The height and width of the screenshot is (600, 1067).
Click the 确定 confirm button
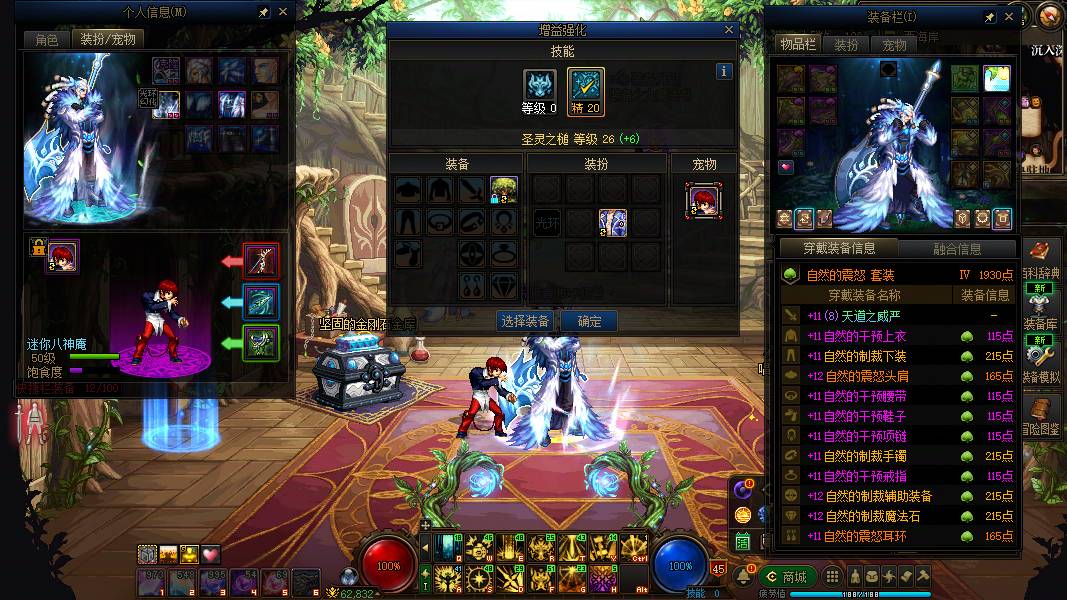589,321
